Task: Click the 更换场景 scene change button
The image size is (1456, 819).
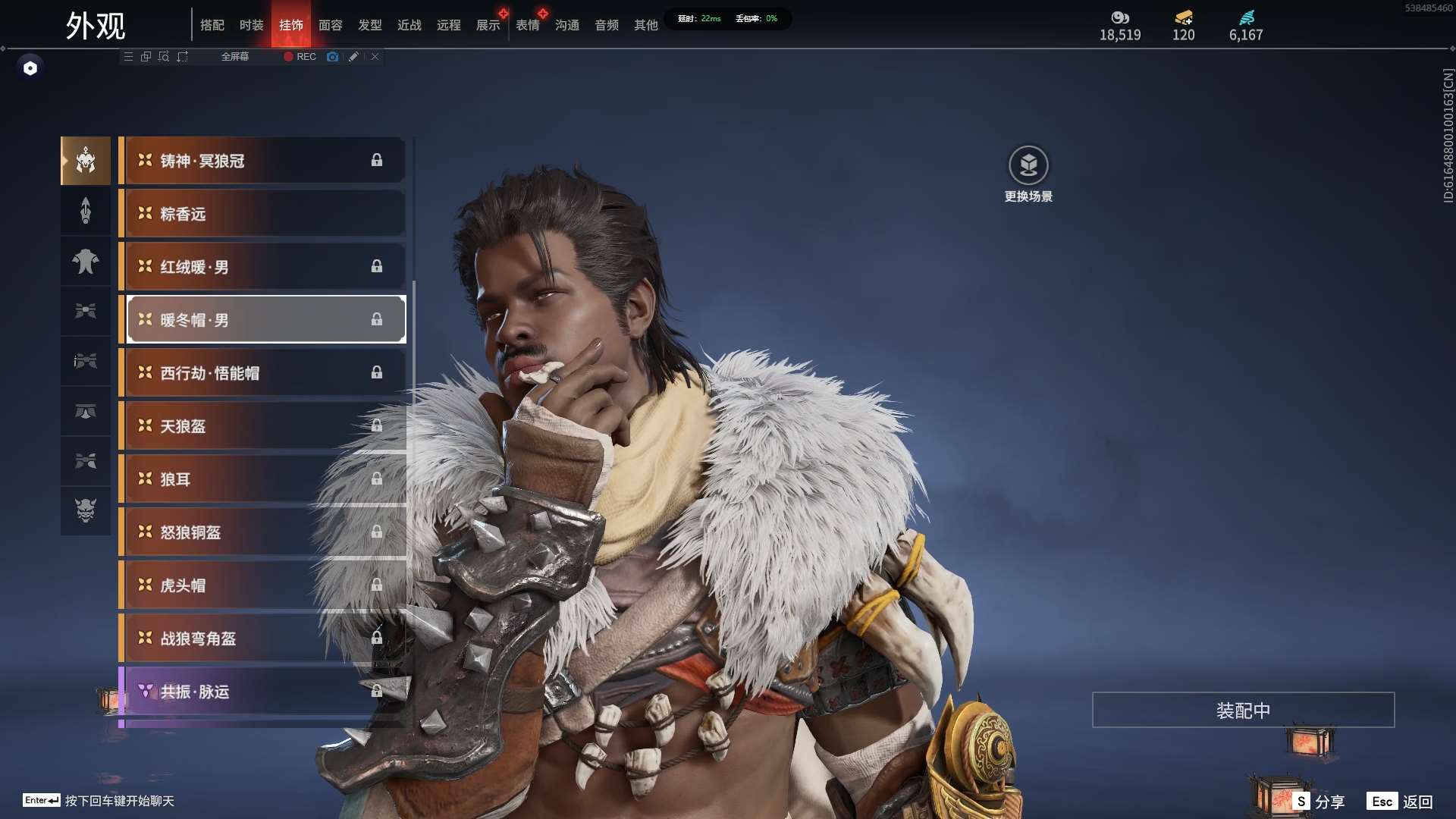Action: (1028, 174)
